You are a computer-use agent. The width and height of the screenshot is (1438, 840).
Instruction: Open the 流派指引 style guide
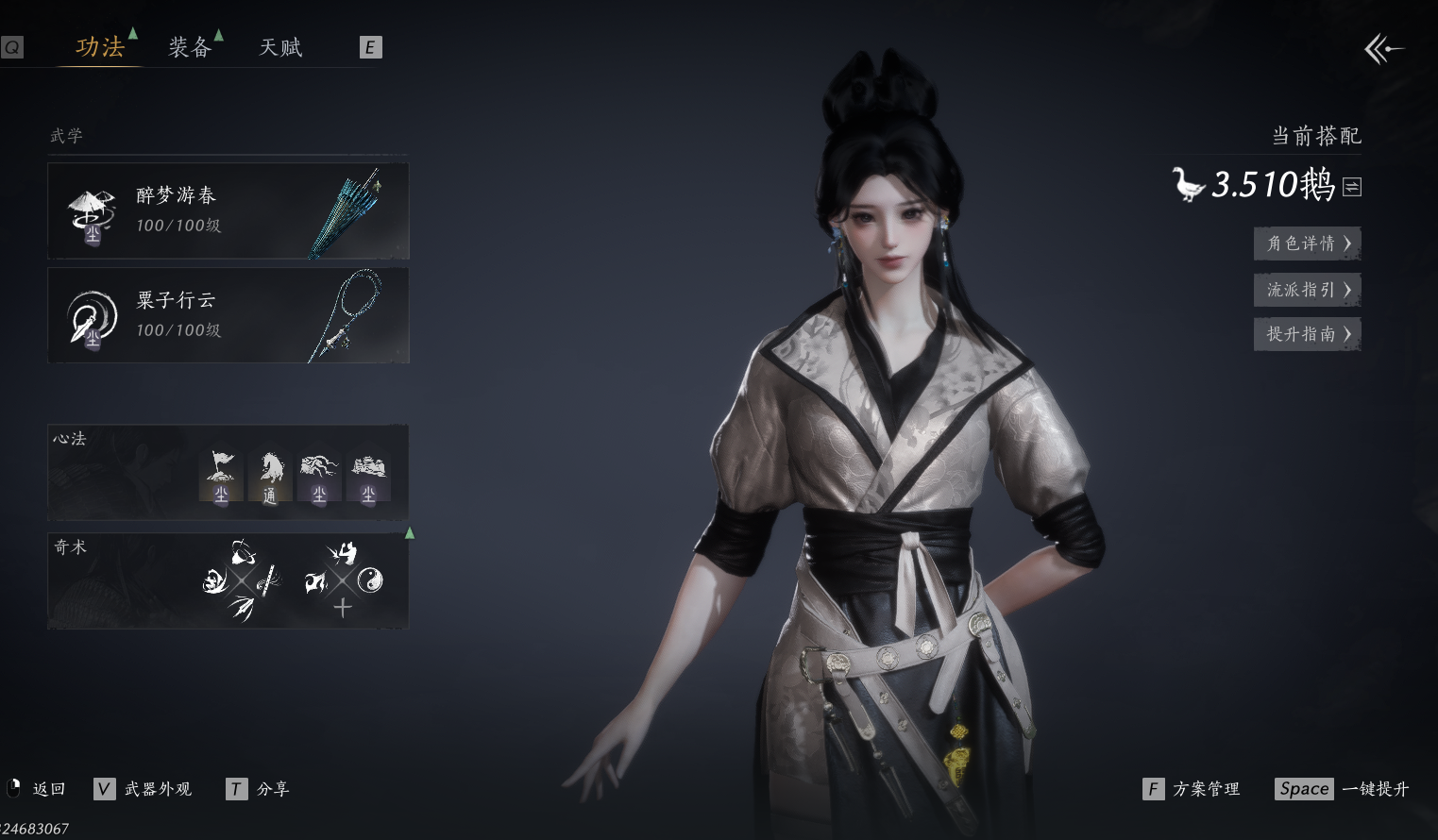point(1307,290)
